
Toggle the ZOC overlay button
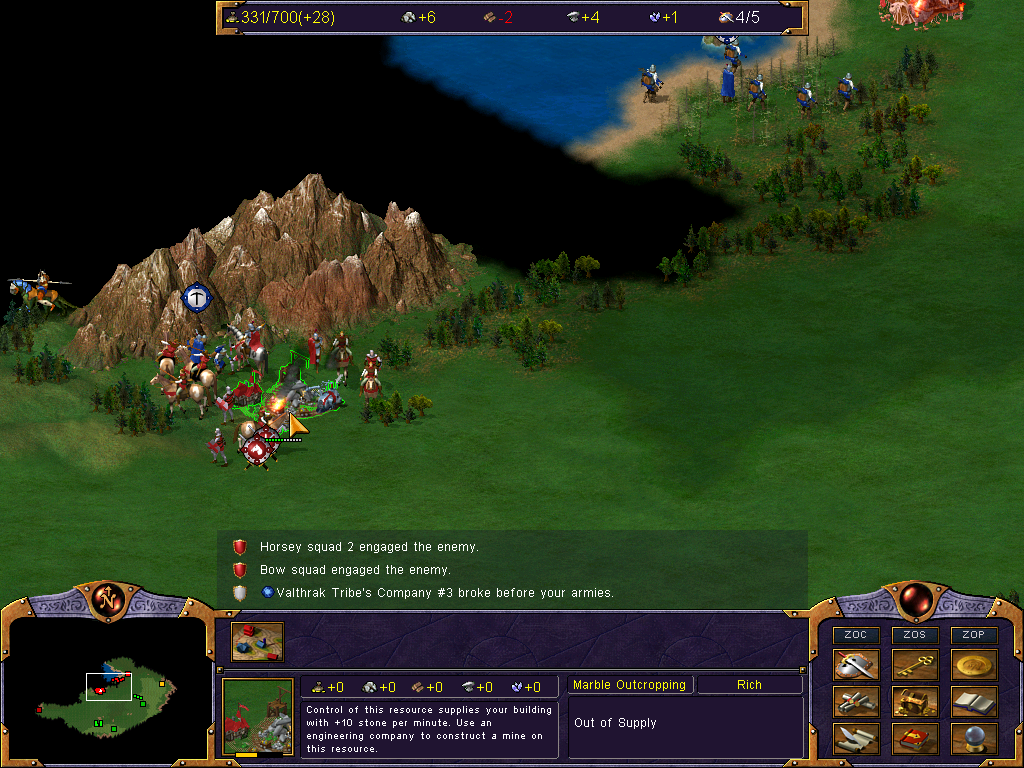tap(856, 635)
